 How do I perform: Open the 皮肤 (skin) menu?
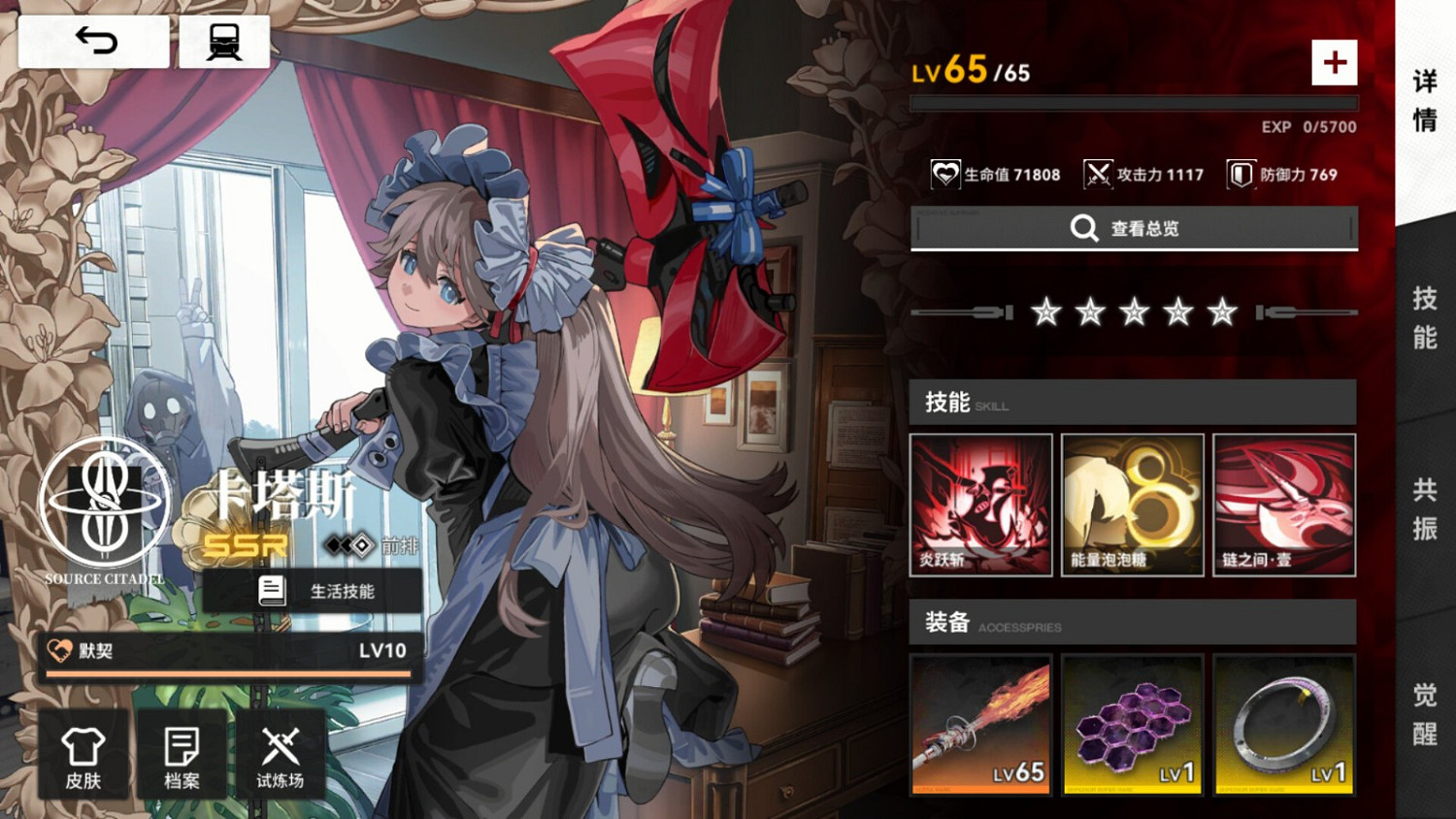pos(83,755)
